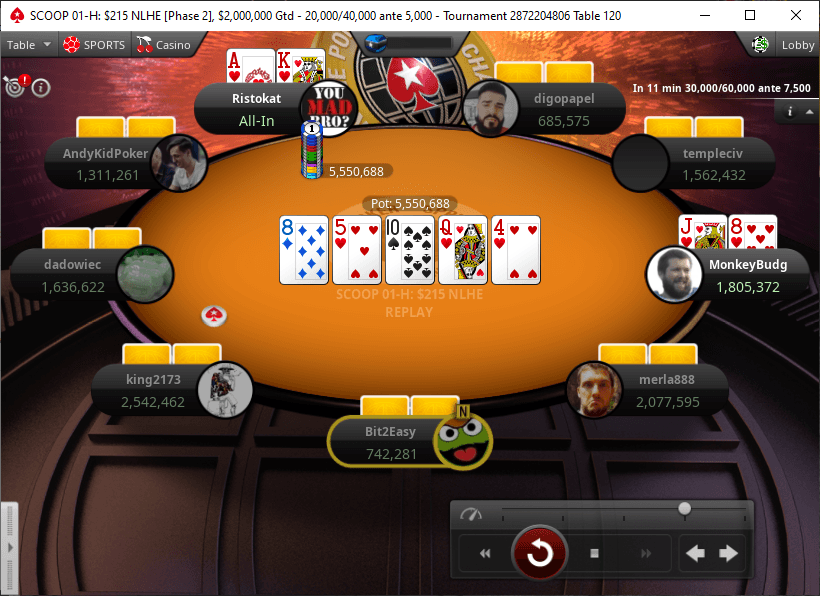Open the SPORTS section
Screen dimensions: 820x596
coord(94,45)
